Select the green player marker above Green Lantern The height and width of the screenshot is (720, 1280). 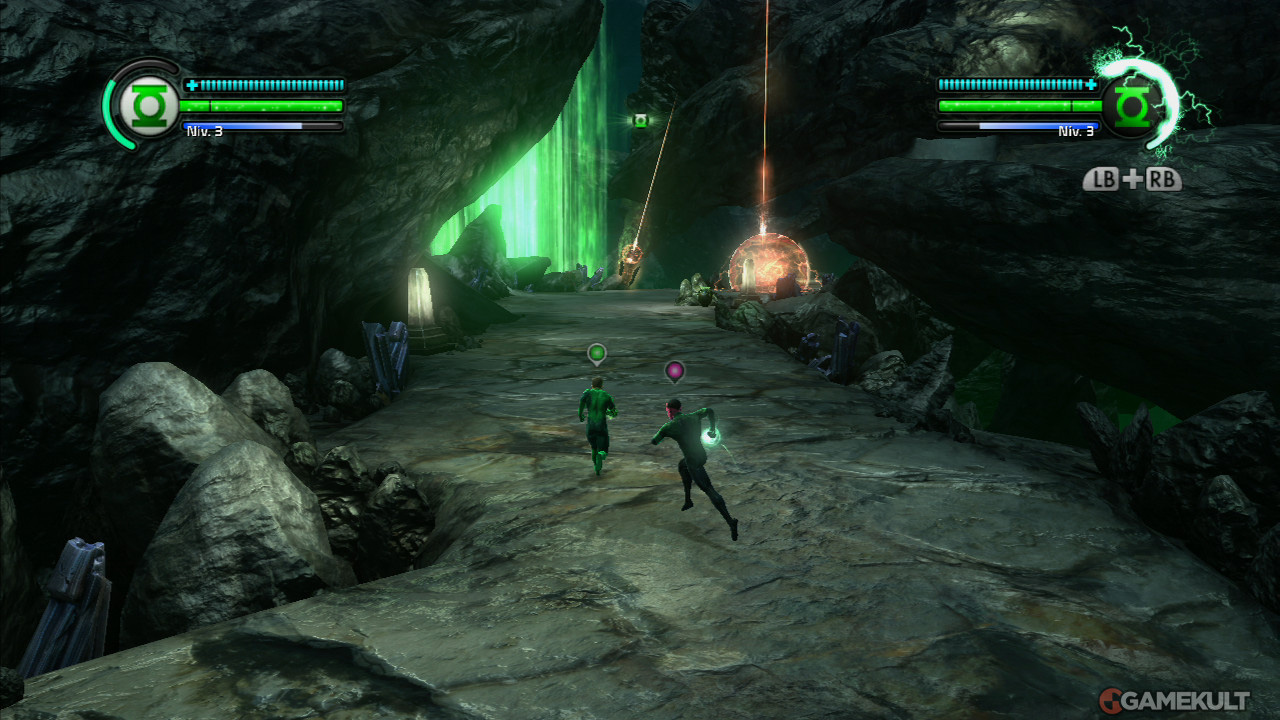(x=597, y=353)
